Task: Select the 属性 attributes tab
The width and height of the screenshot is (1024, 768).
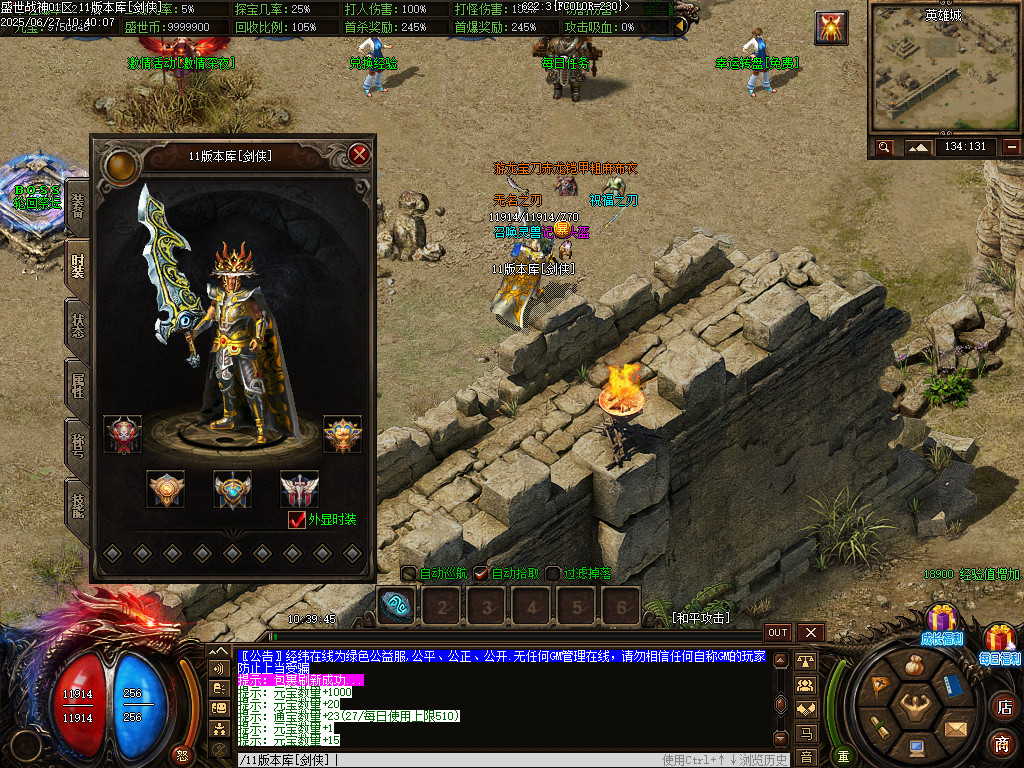Action: pyautogui.click(x=78, y=384)
